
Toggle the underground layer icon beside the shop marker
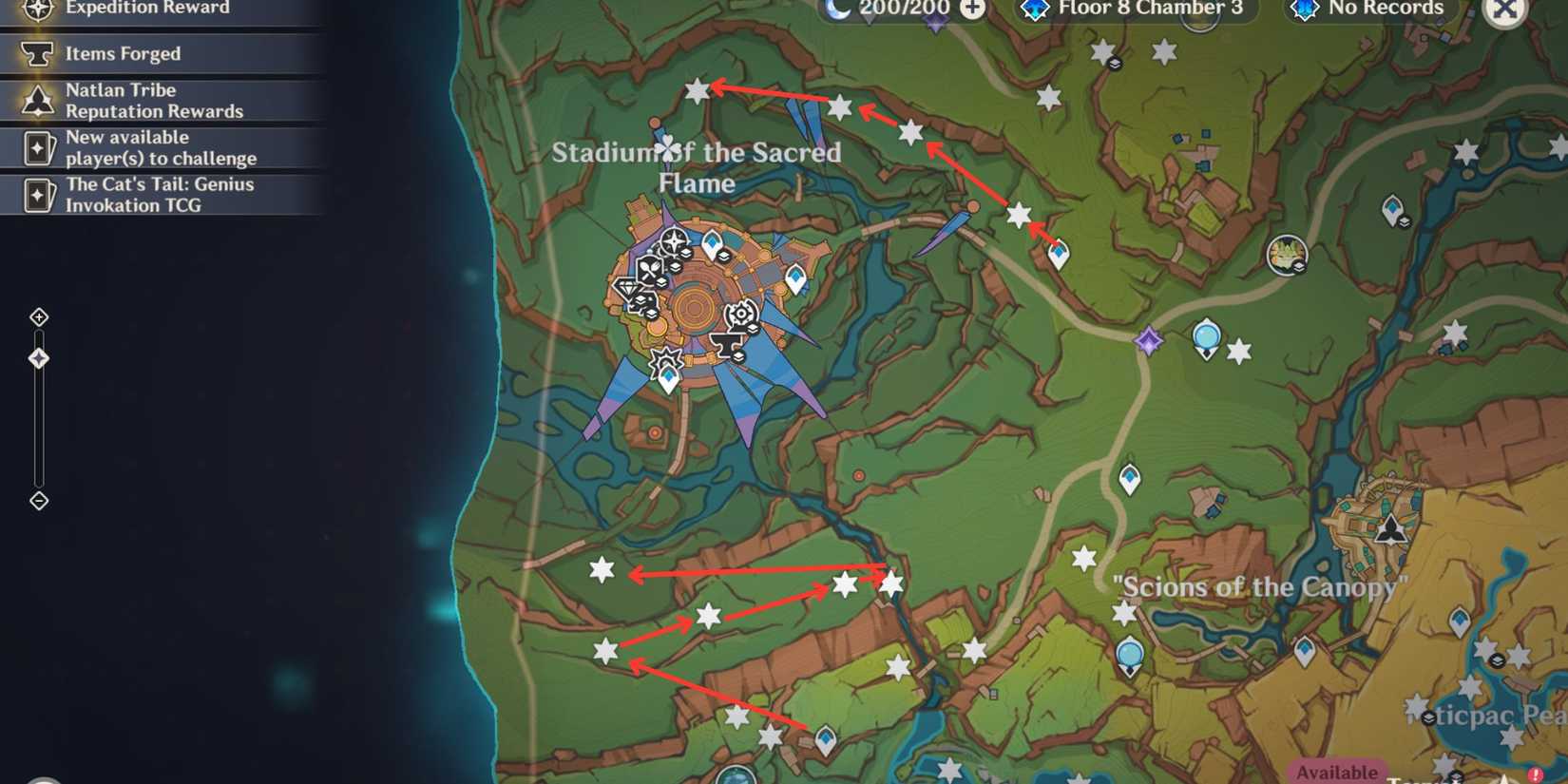(x=641, y=298)
